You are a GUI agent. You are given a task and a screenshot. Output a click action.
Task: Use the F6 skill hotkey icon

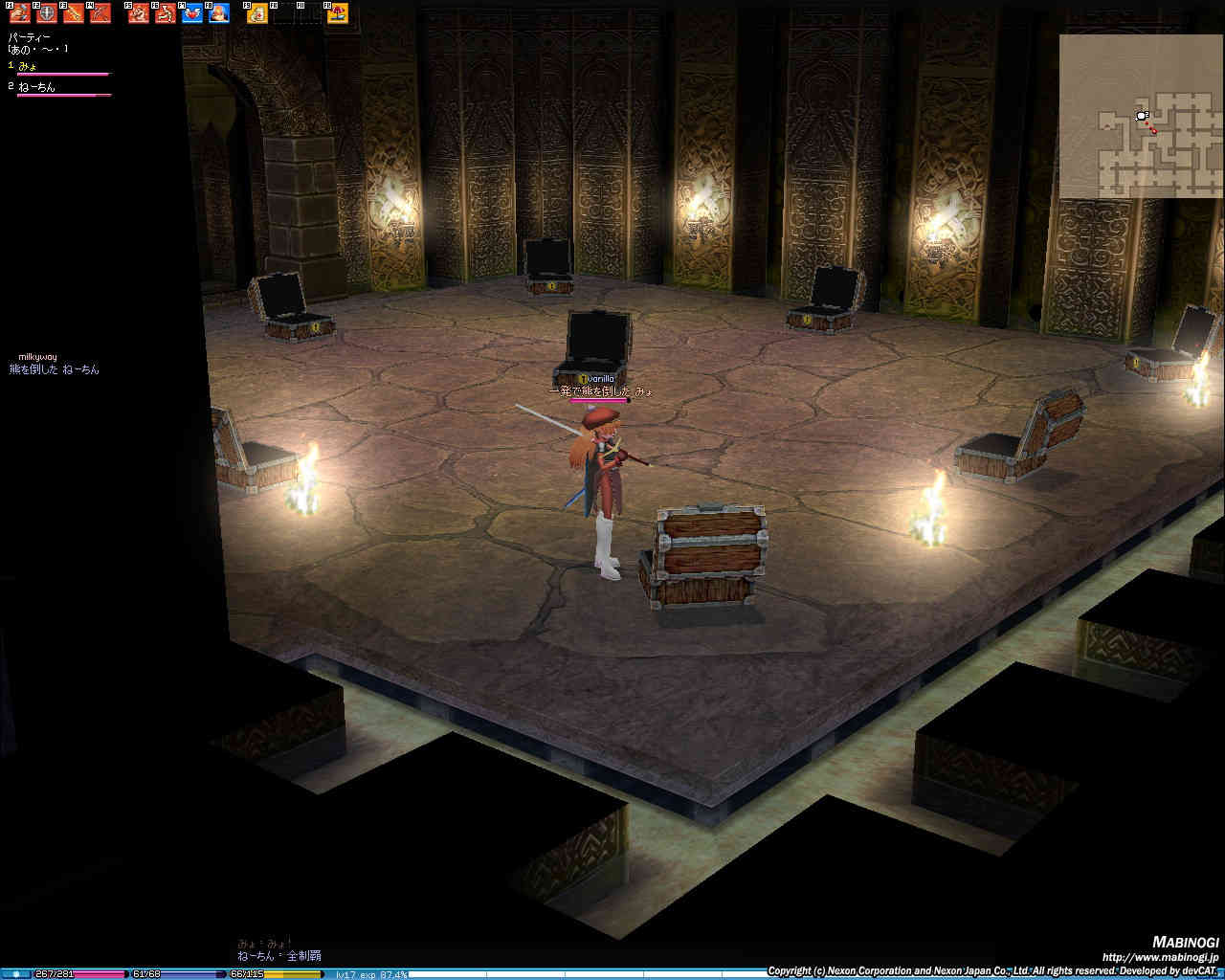click(x=166, y=13)
